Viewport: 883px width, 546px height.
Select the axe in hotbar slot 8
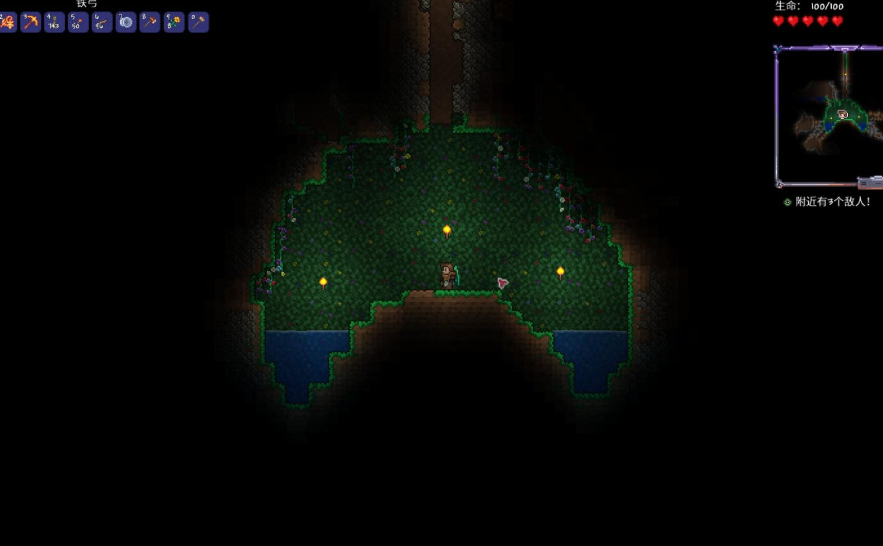pyautogui.click(x=150, y=22)
